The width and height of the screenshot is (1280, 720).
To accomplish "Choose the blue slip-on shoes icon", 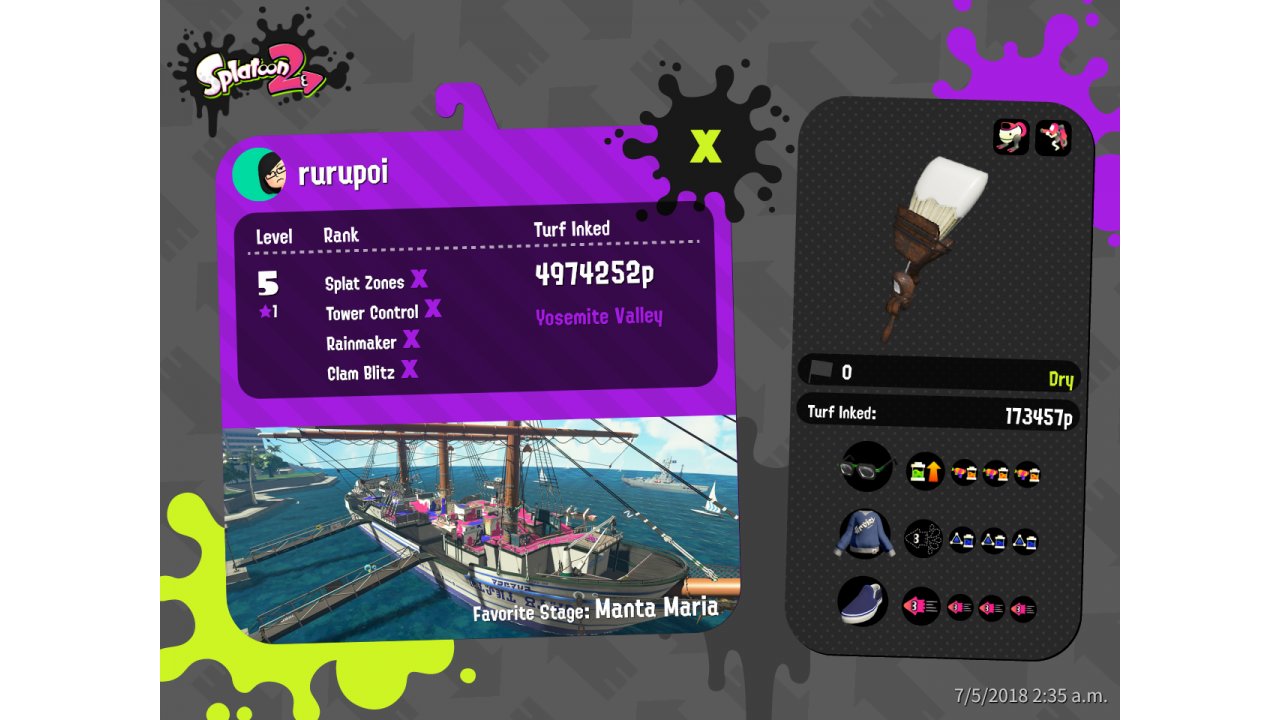I will tap(863, 603).
